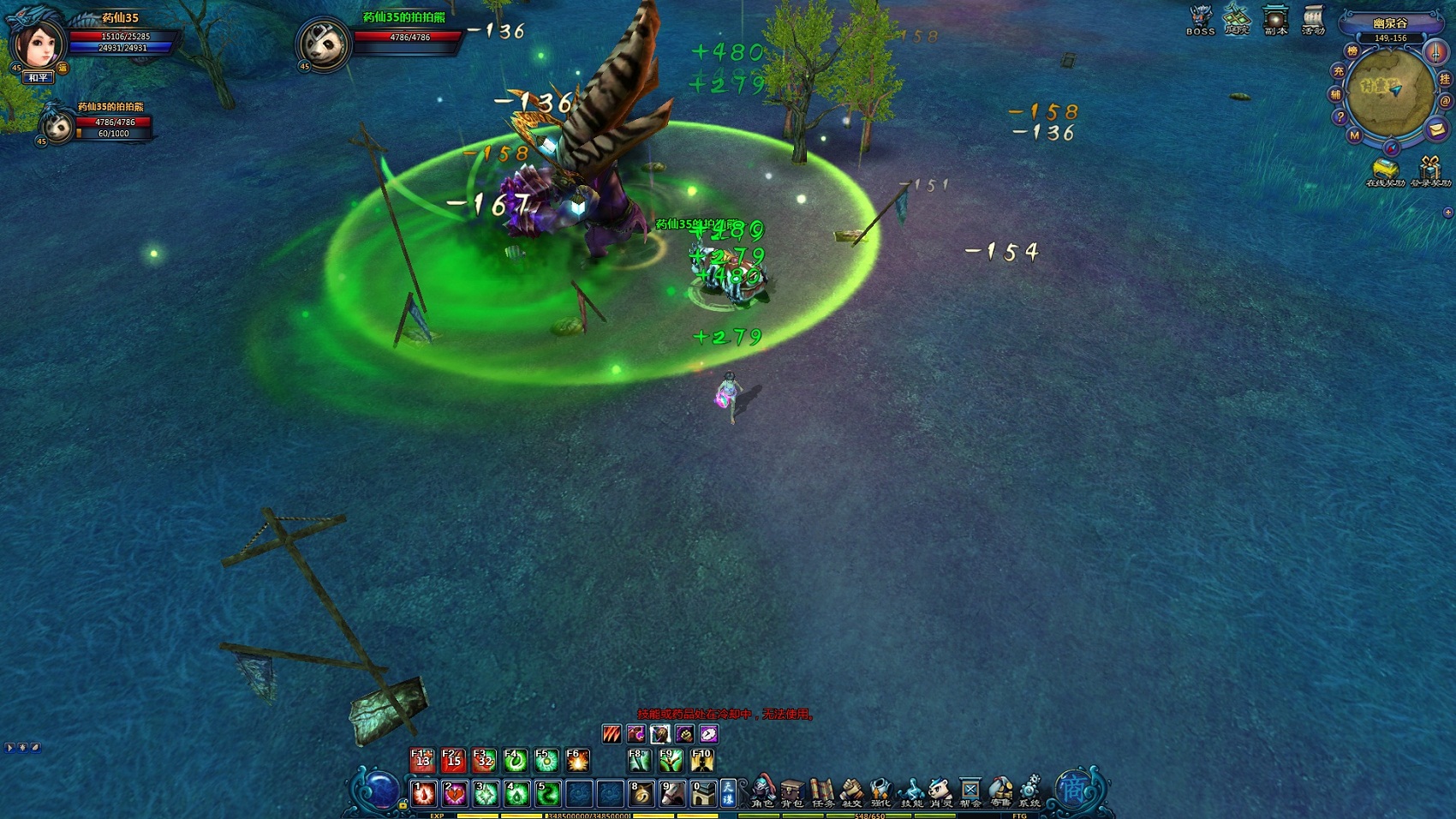Use the horse mount icon in slot 9

point(671,794)
